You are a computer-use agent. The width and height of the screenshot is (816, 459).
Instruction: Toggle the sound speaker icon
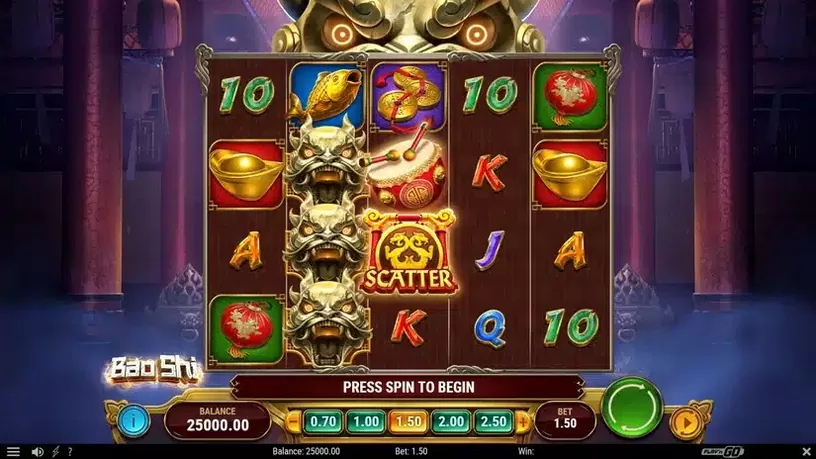coord(37,452)
